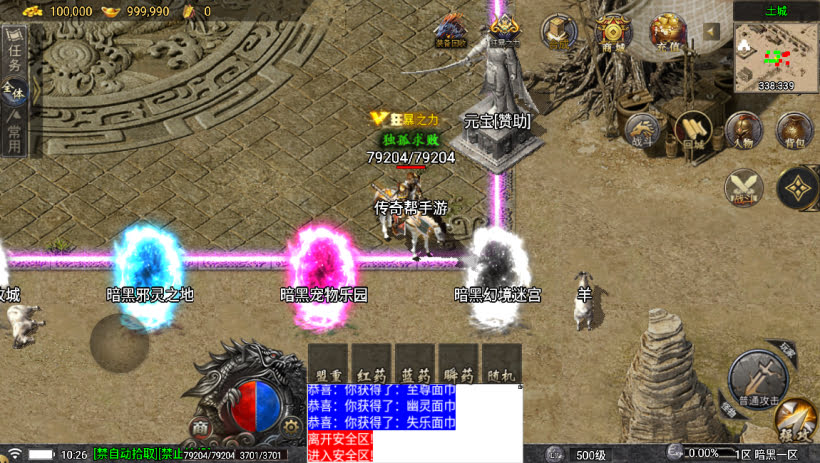Use the 蓝药 blue potion slot

tap(415, 364)
